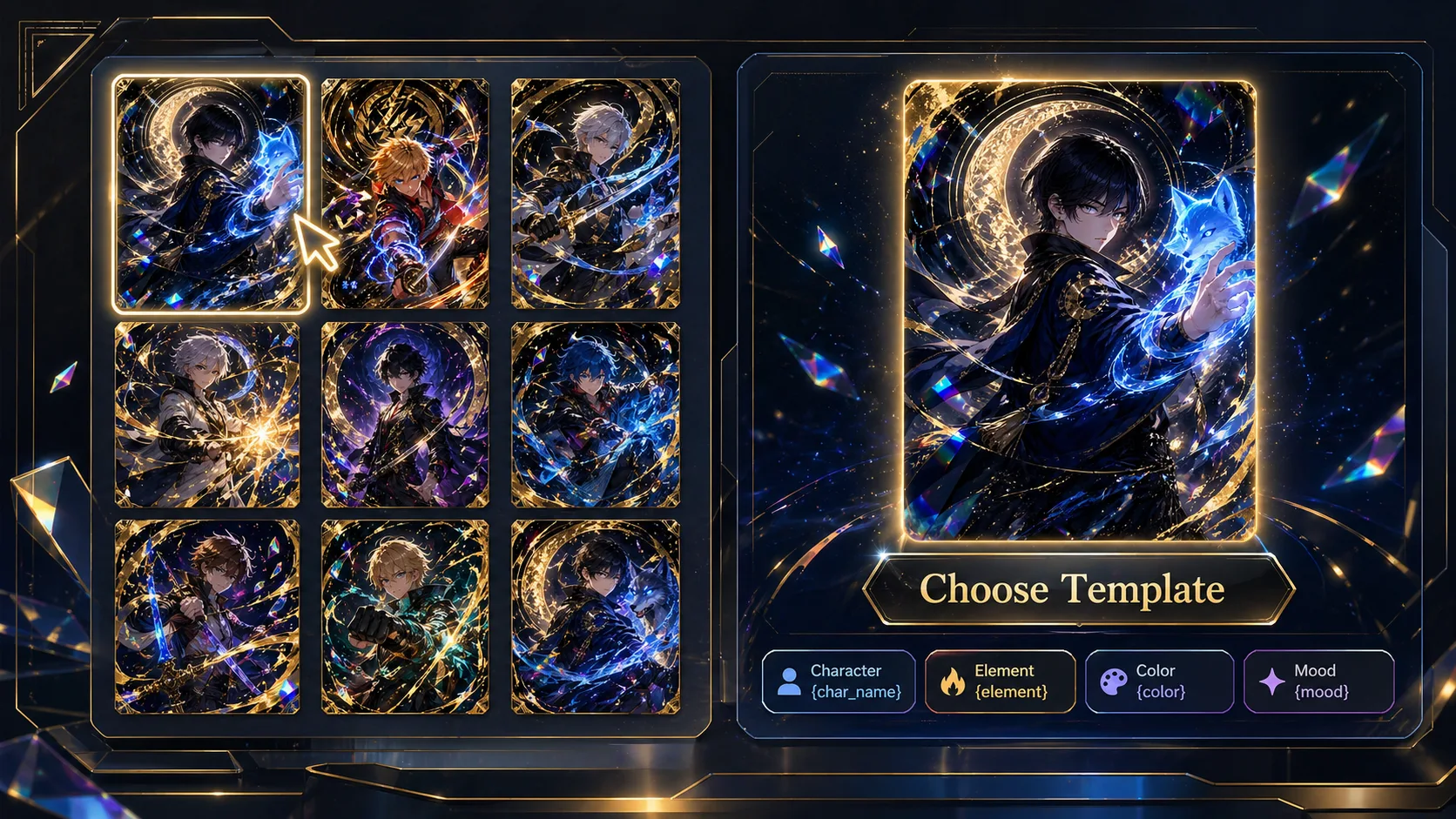
Task: Click the person icon on Character chip
Action: click(791, 681)
